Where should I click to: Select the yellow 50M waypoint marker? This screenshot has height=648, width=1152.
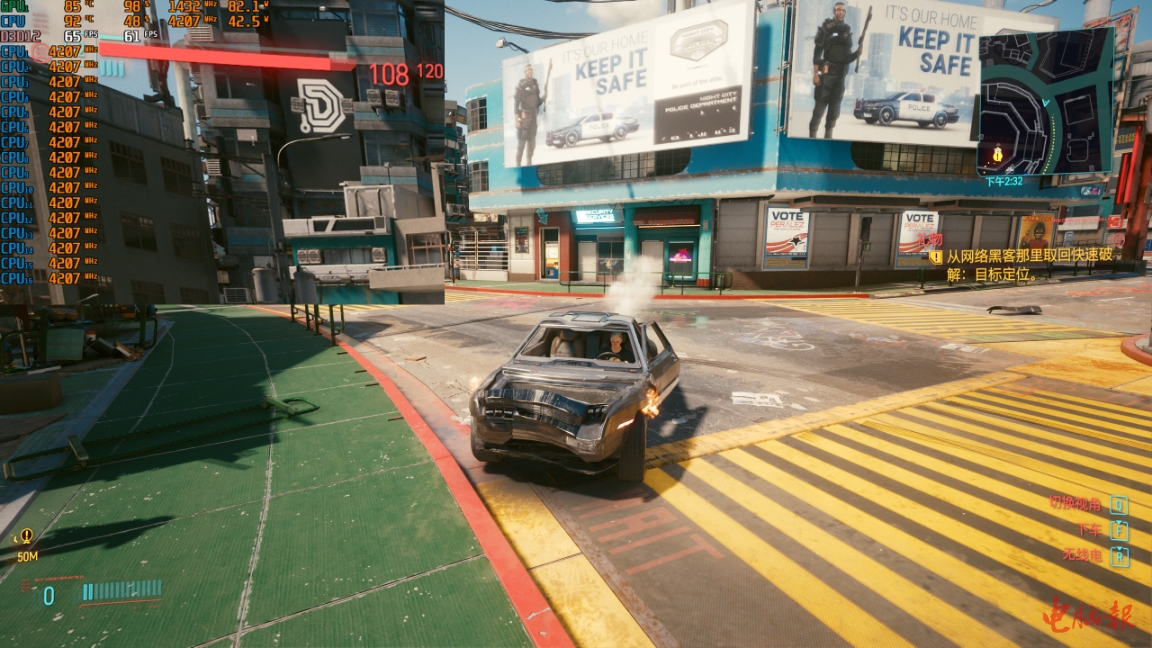26,537
